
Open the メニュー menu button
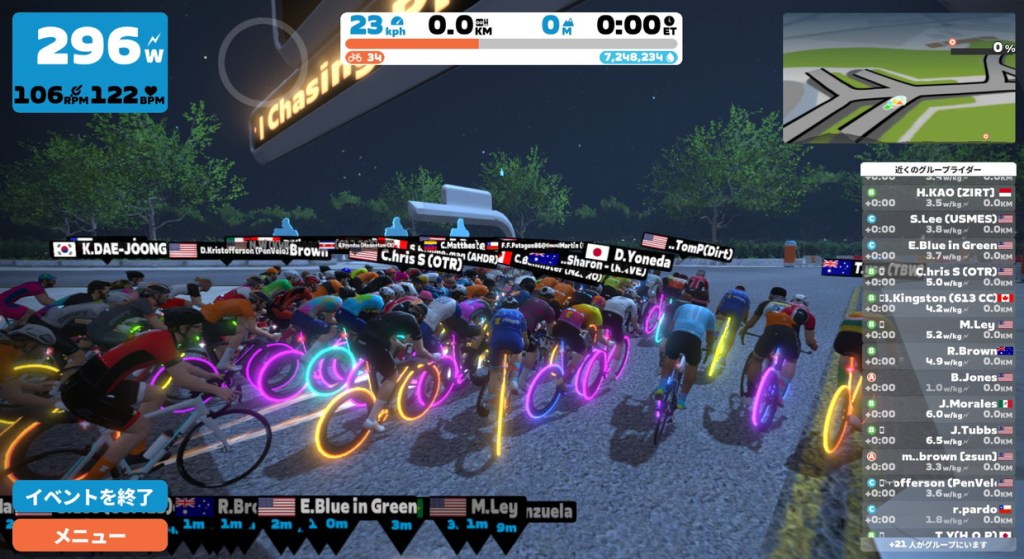point(89,535)
